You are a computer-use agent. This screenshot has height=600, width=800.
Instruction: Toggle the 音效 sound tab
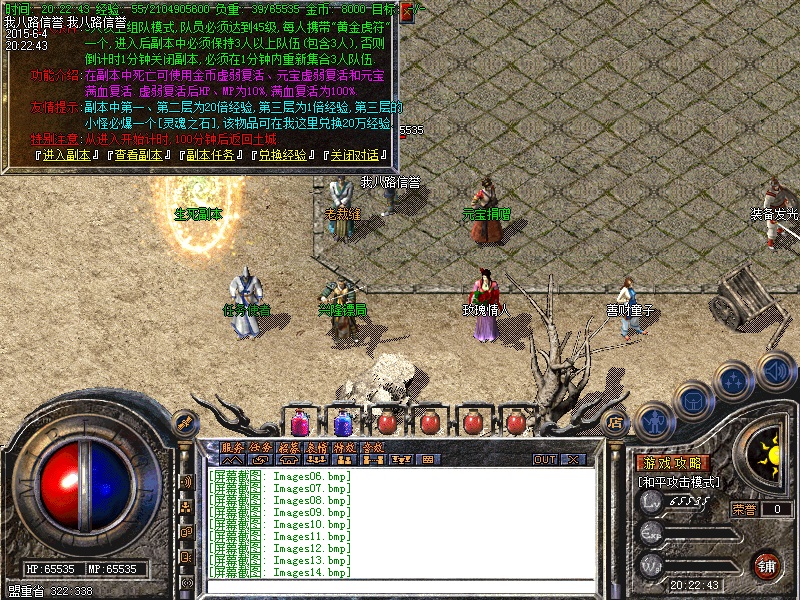(x=373, y=447)
